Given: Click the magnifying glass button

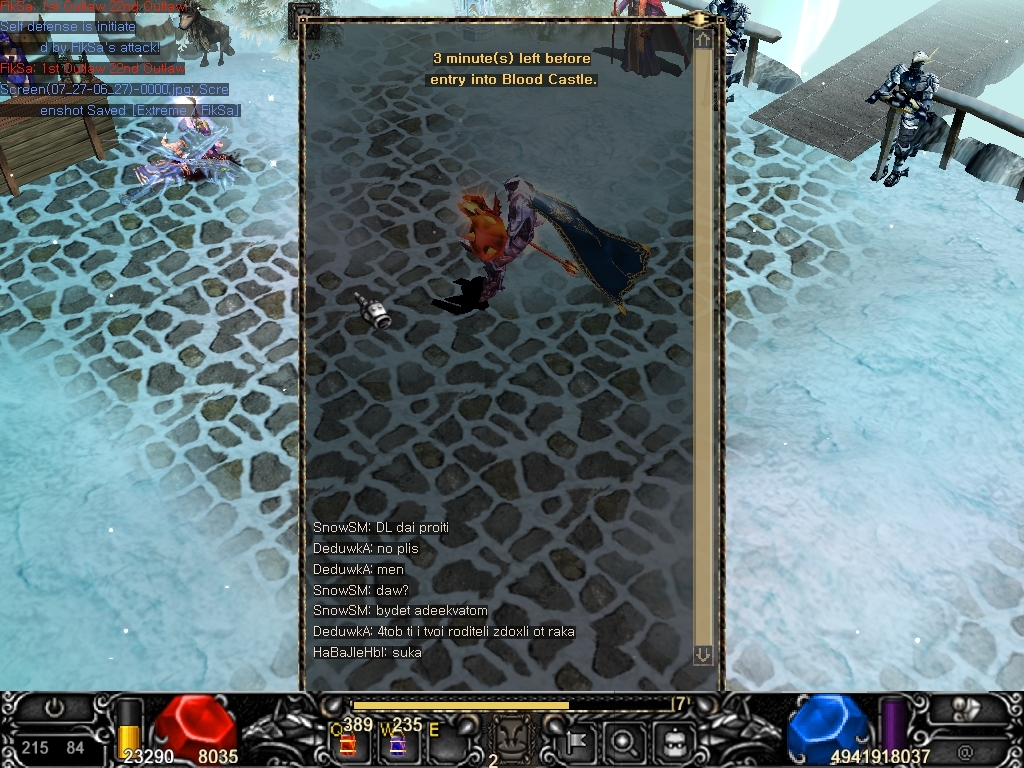Looking at the screenshot, I should (624, 743).
